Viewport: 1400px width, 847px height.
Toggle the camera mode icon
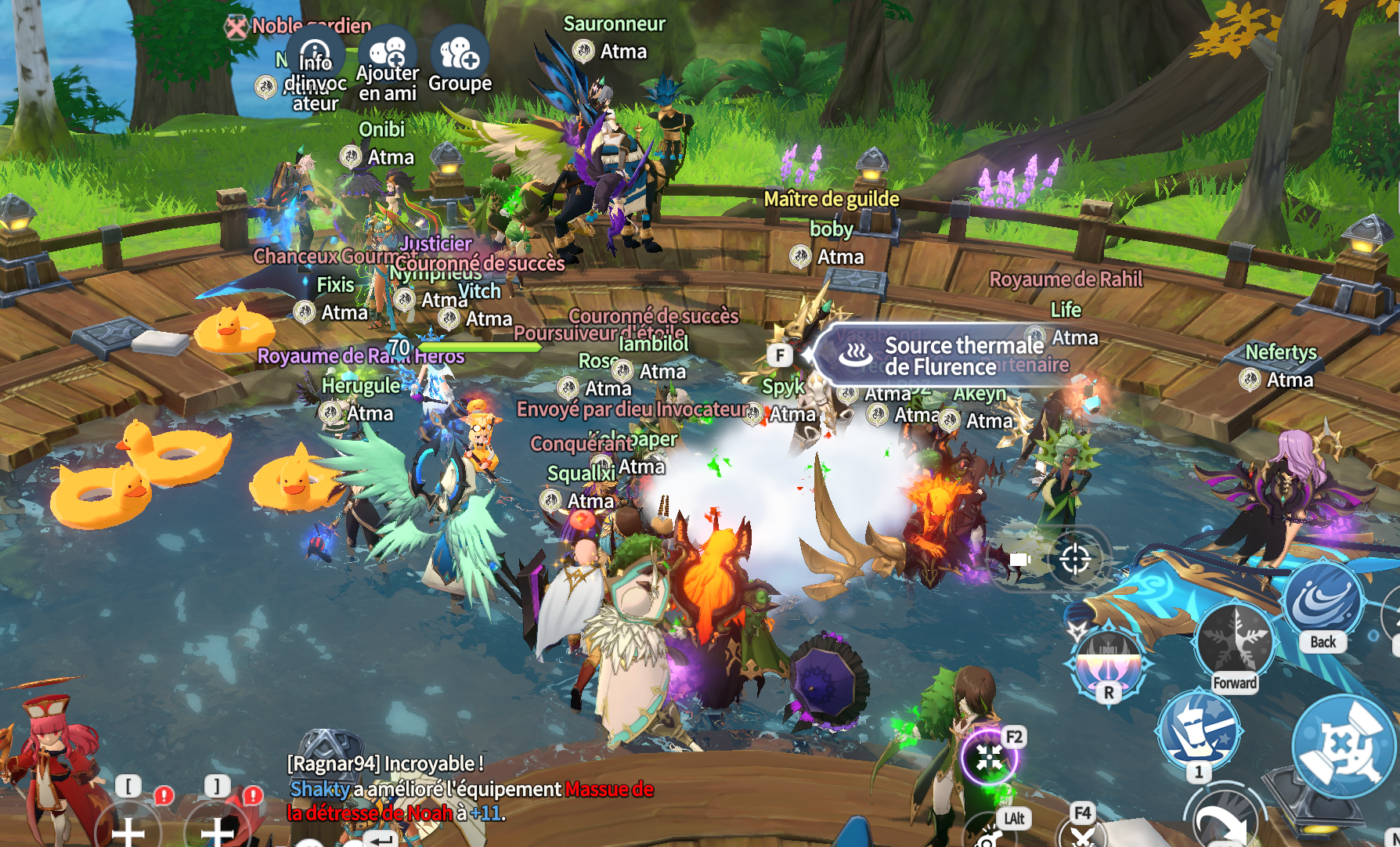tap(1019, 559)
